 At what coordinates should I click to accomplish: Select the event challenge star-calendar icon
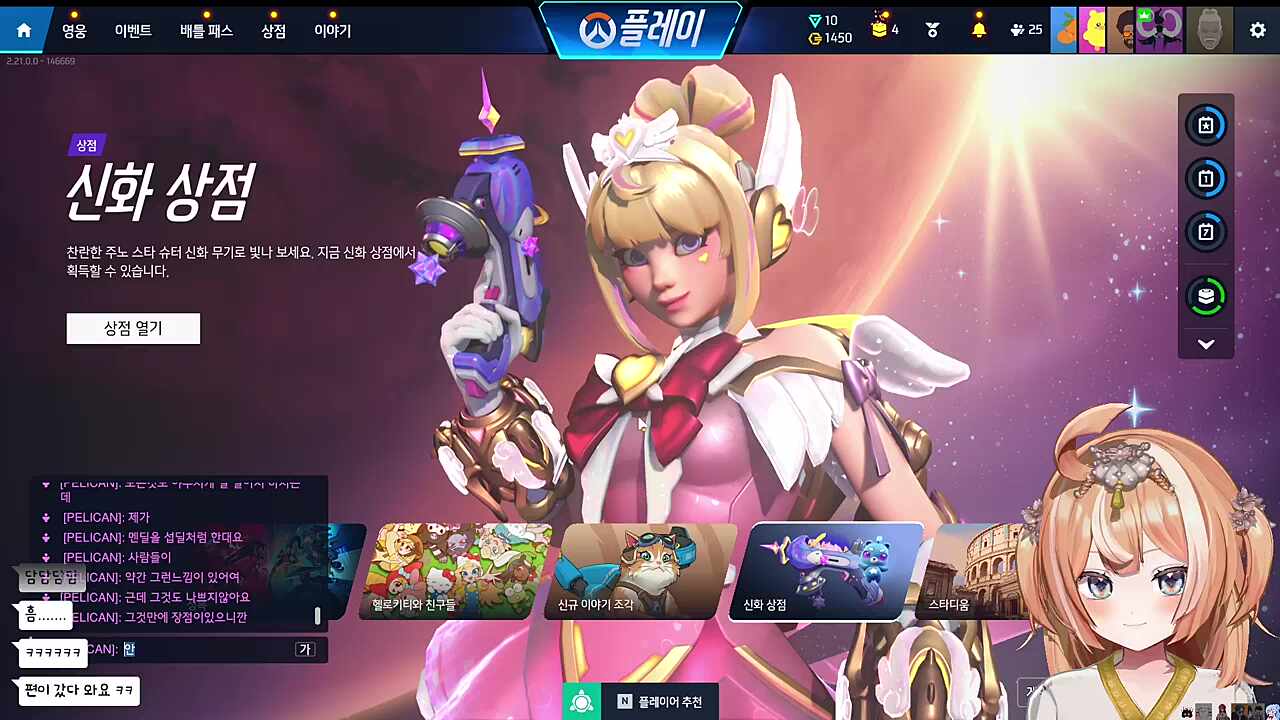click(x=1206, y=125)
